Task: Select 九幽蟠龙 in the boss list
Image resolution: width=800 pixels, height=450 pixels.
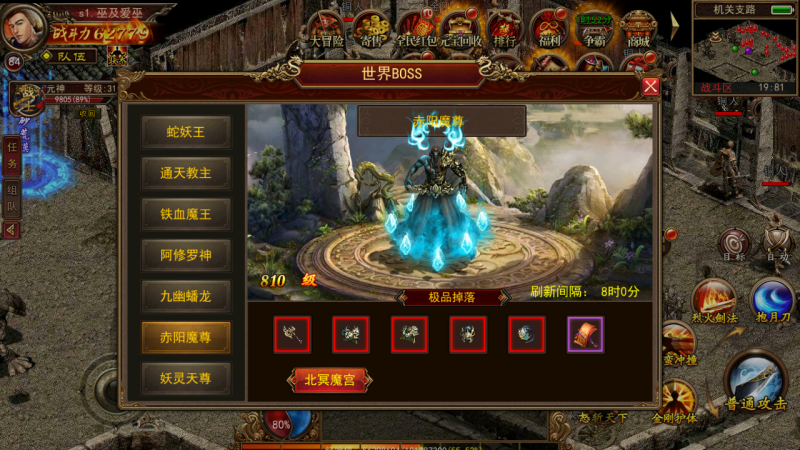Action: 186,296
